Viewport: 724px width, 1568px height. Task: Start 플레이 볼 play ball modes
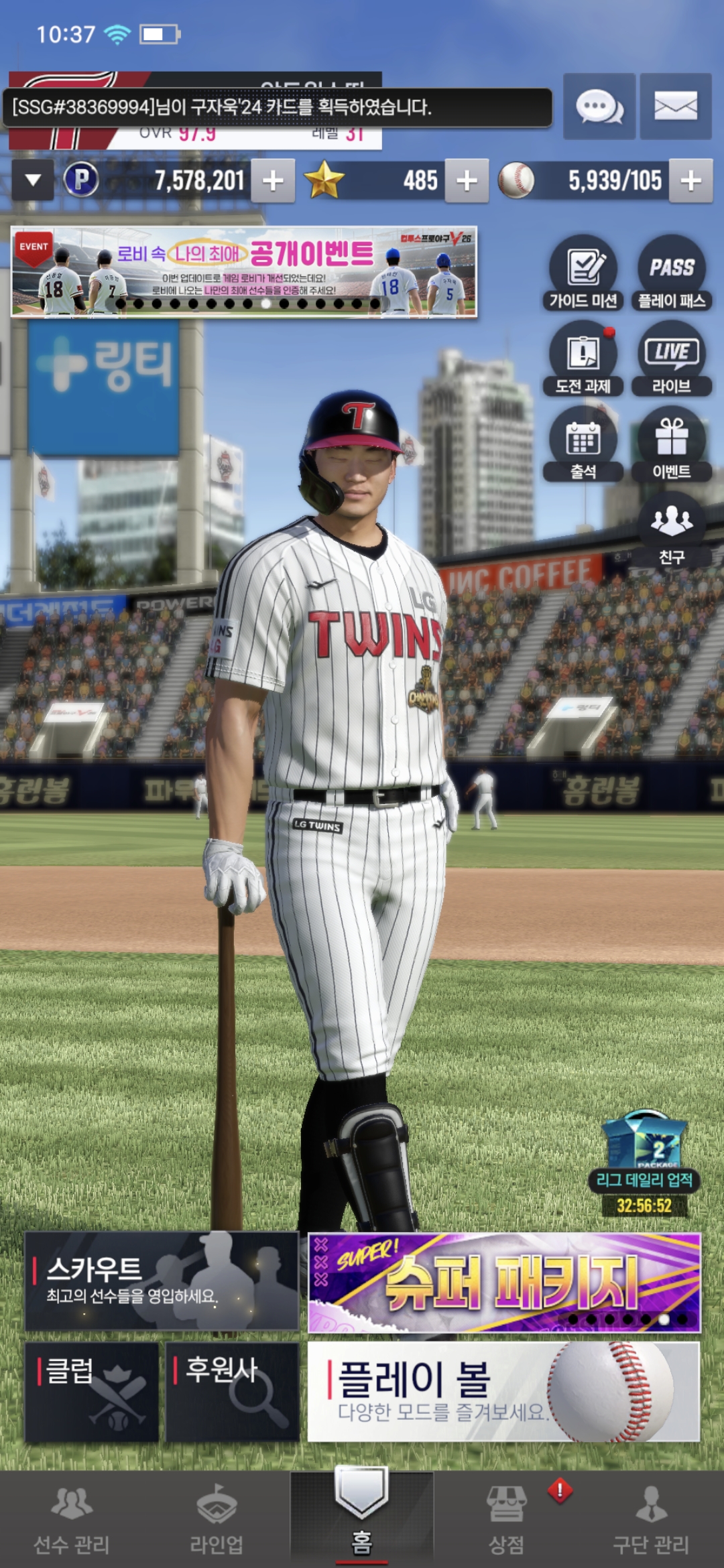pos(503,1391)
